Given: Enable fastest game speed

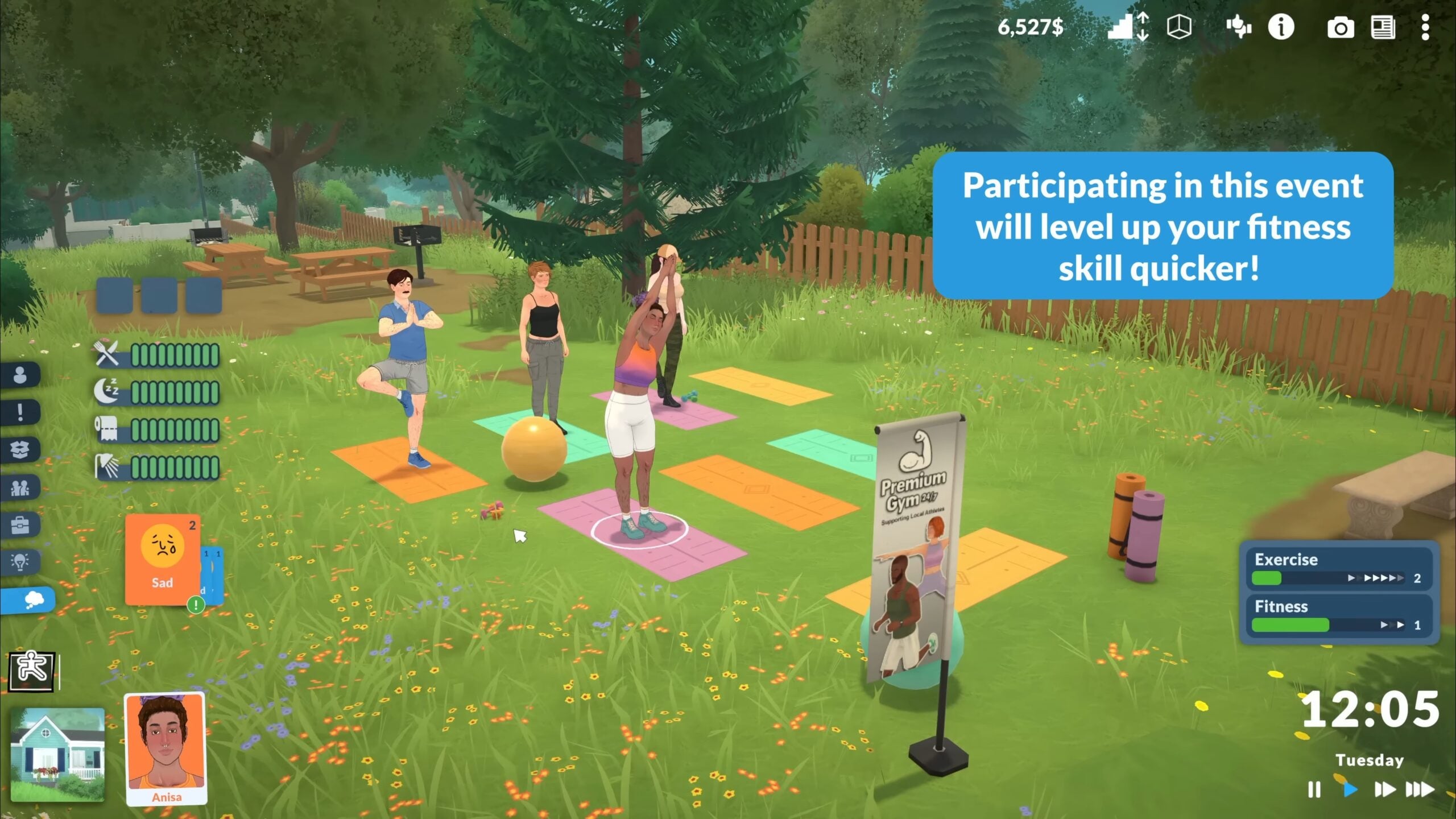Looking at the screenshot, I should click(1416, 790).
